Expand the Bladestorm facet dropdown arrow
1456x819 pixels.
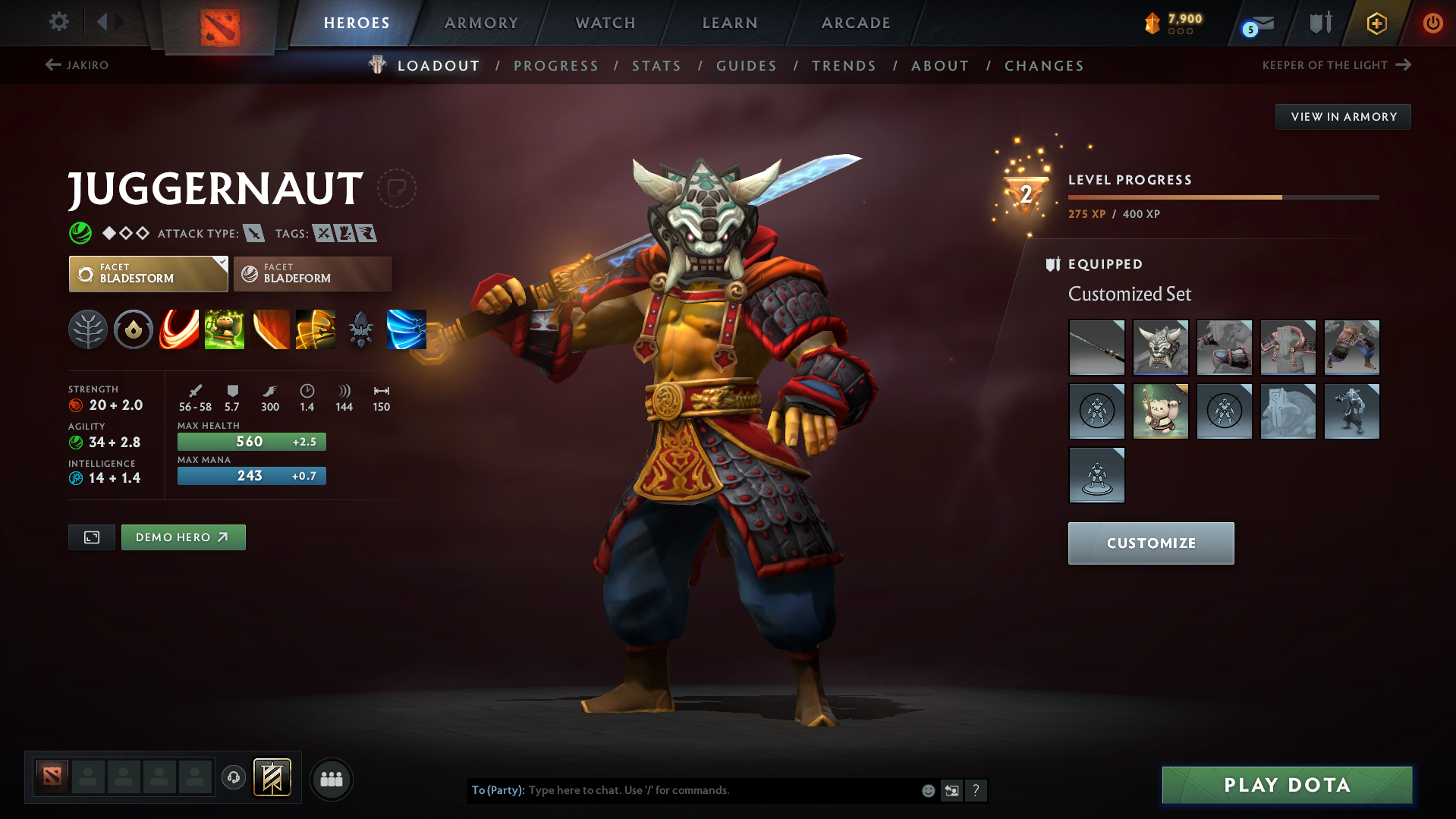221,264
